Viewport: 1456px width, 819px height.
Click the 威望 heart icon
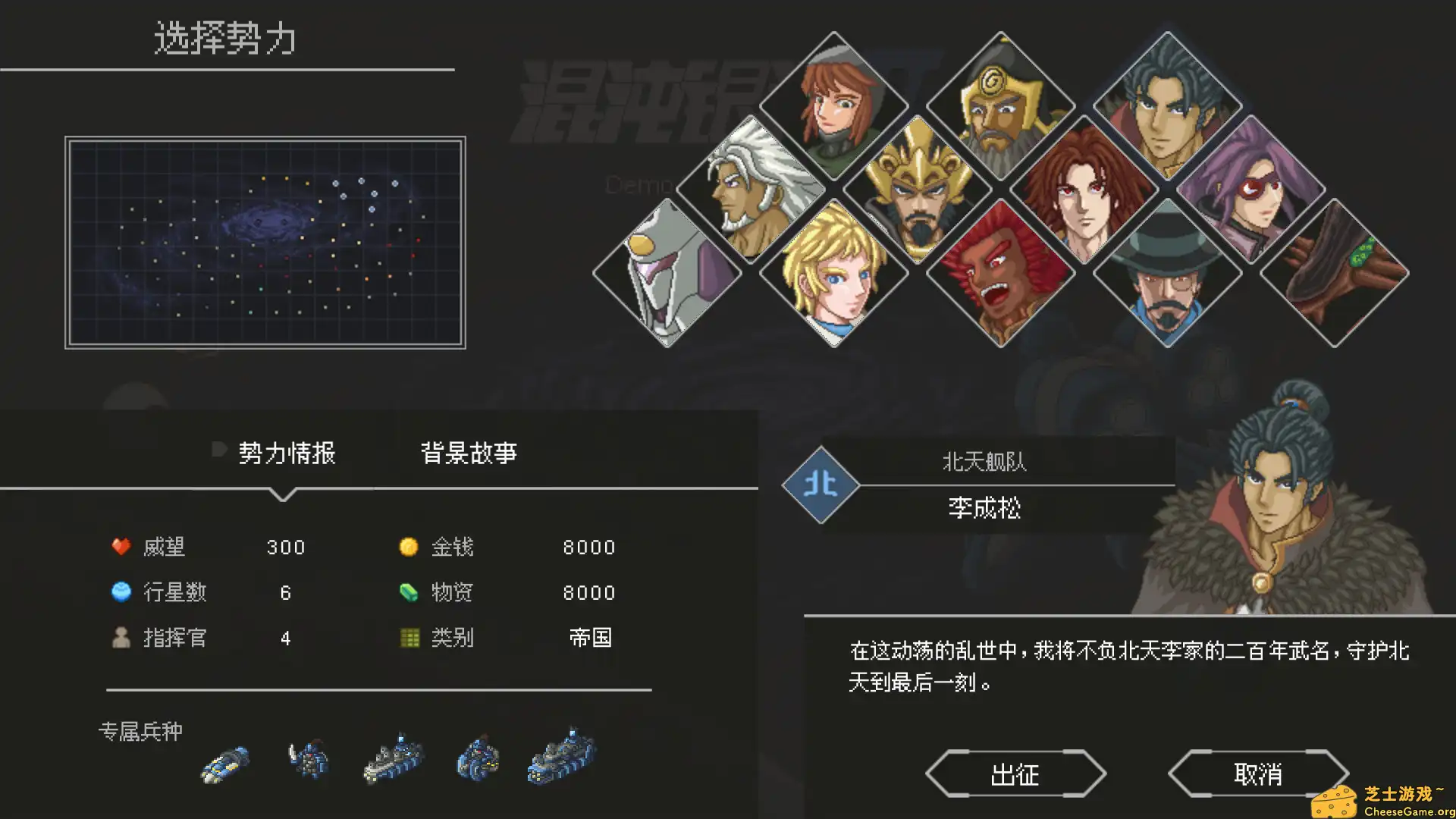[x=121, y=546]
